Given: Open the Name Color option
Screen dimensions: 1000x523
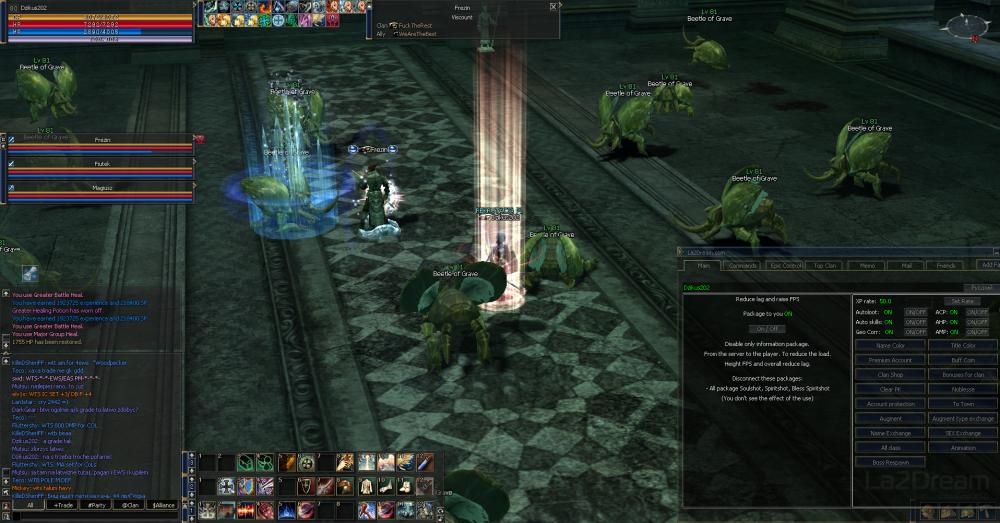Looking at the screenshot, I should (890, 346).
